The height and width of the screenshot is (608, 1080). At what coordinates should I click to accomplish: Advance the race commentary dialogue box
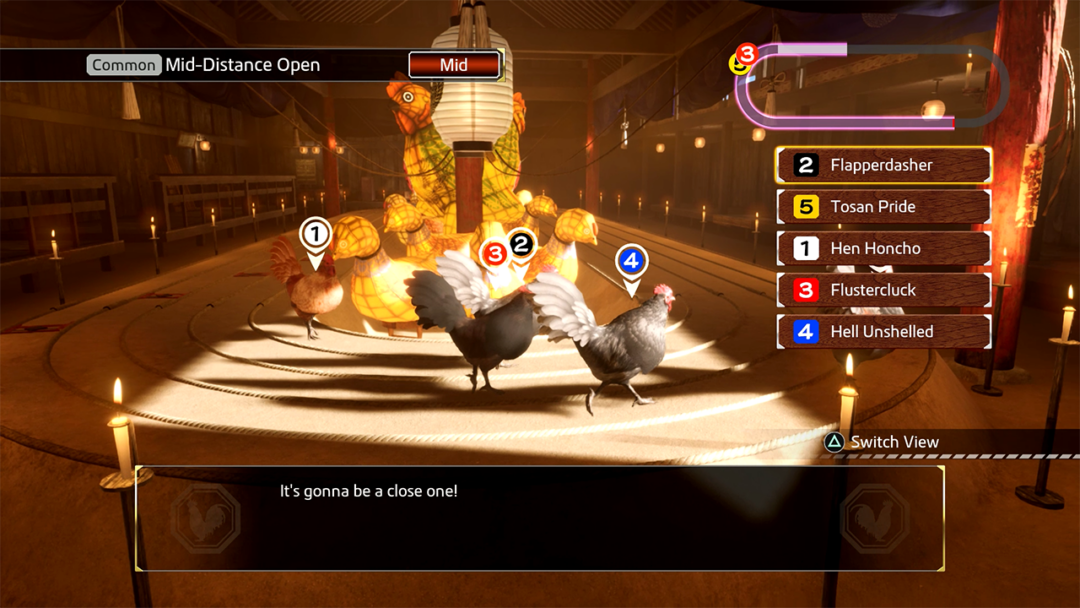pyautogui.click(x=540, y=518)
